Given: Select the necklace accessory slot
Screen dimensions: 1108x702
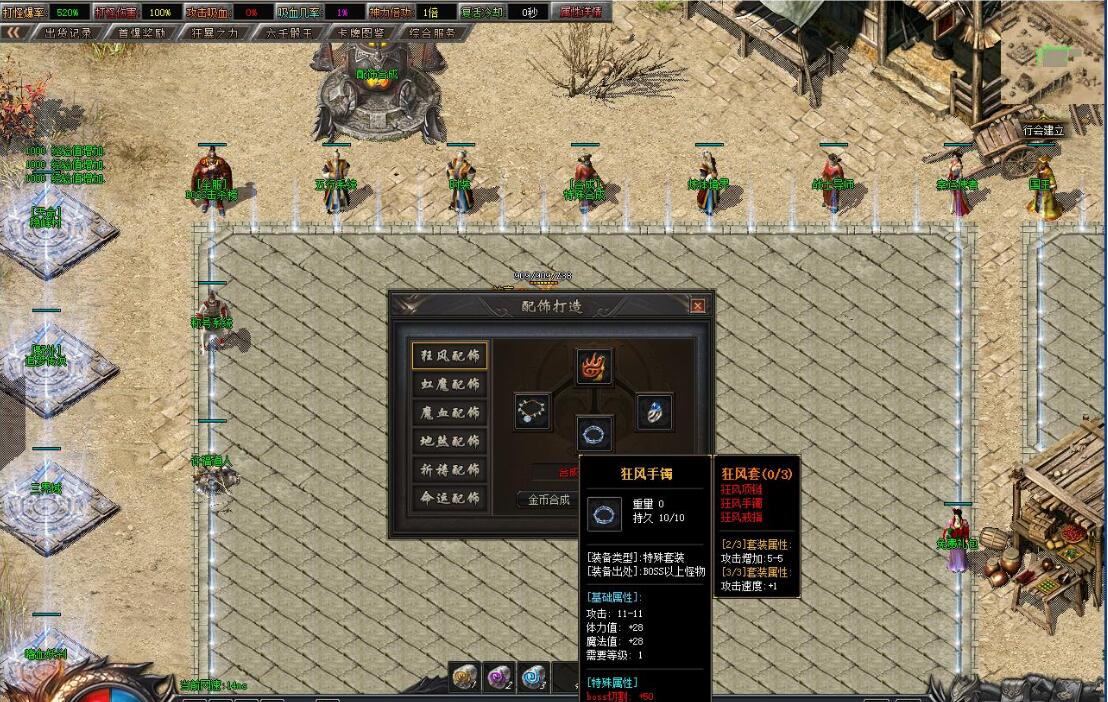Looking at the screenshot, I should [533, 411].
